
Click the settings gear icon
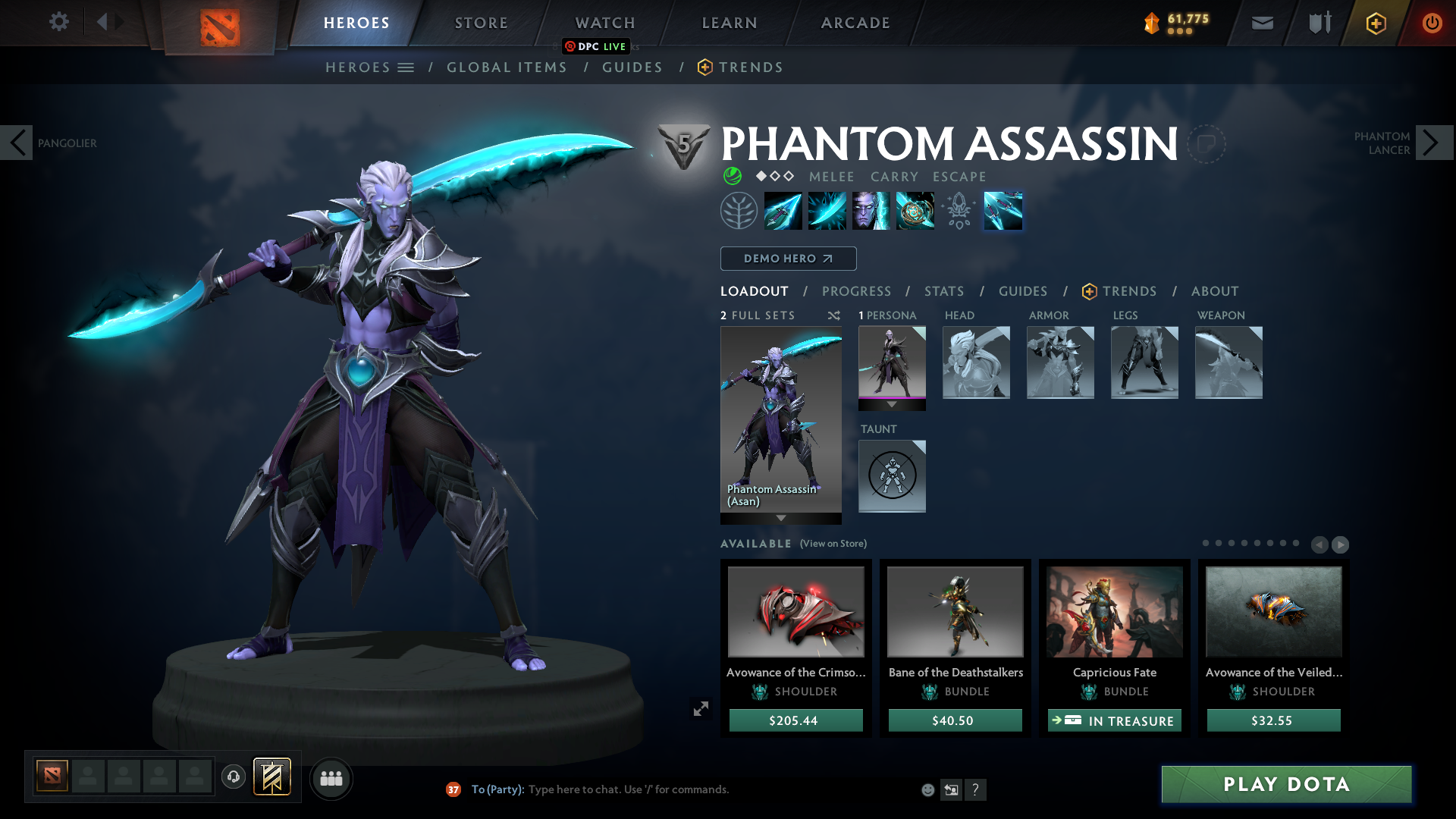59,22
